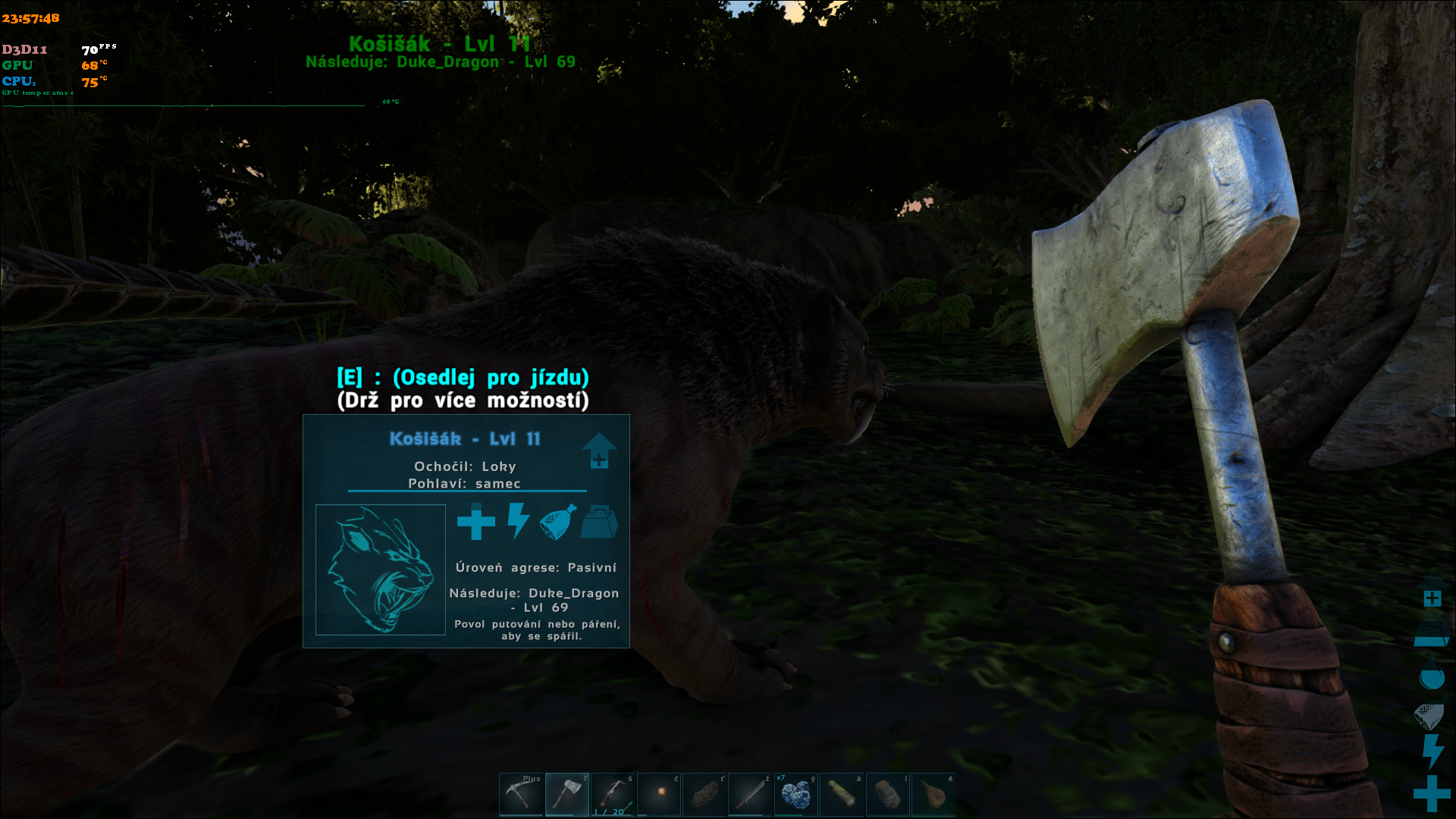The height and width of the screenshot is (819, 1456).
Task: Select the green canteen hotbar slot
Action: click(x=842, y=794)
